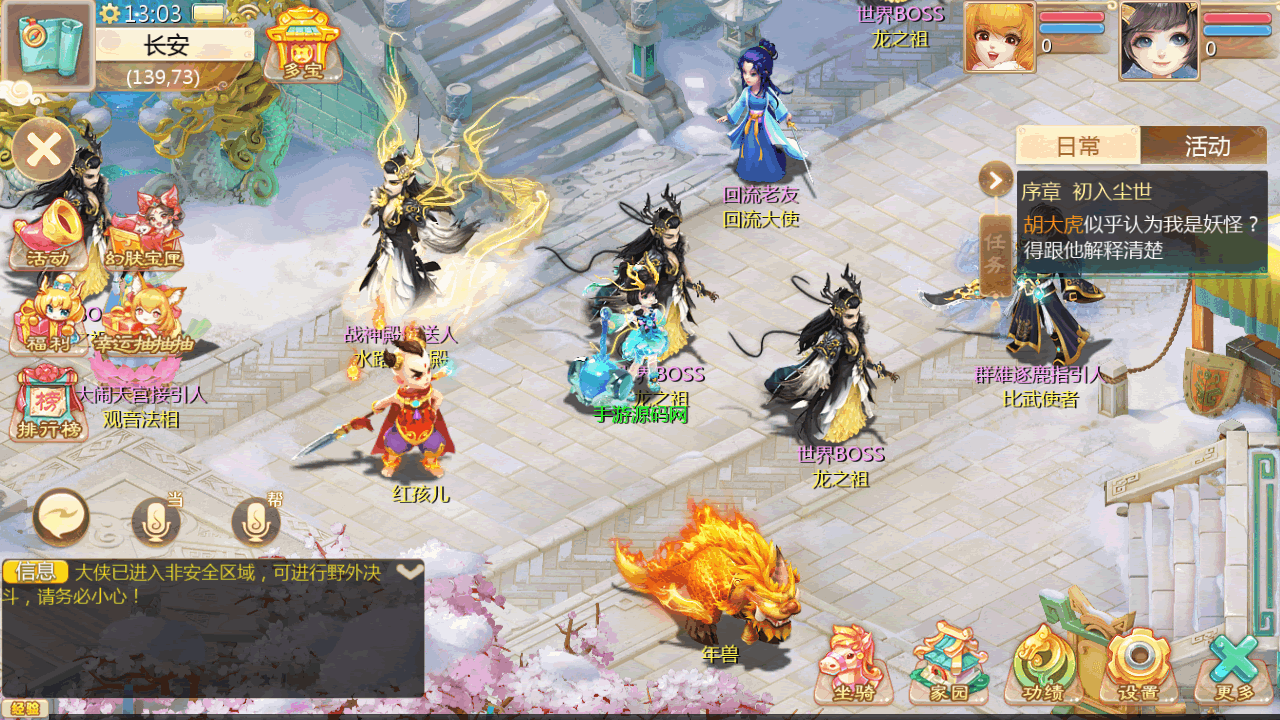This screenshot has width=1280, height=720.
Task: Activate the 当 voice microphone button
Action: (156, 520)
